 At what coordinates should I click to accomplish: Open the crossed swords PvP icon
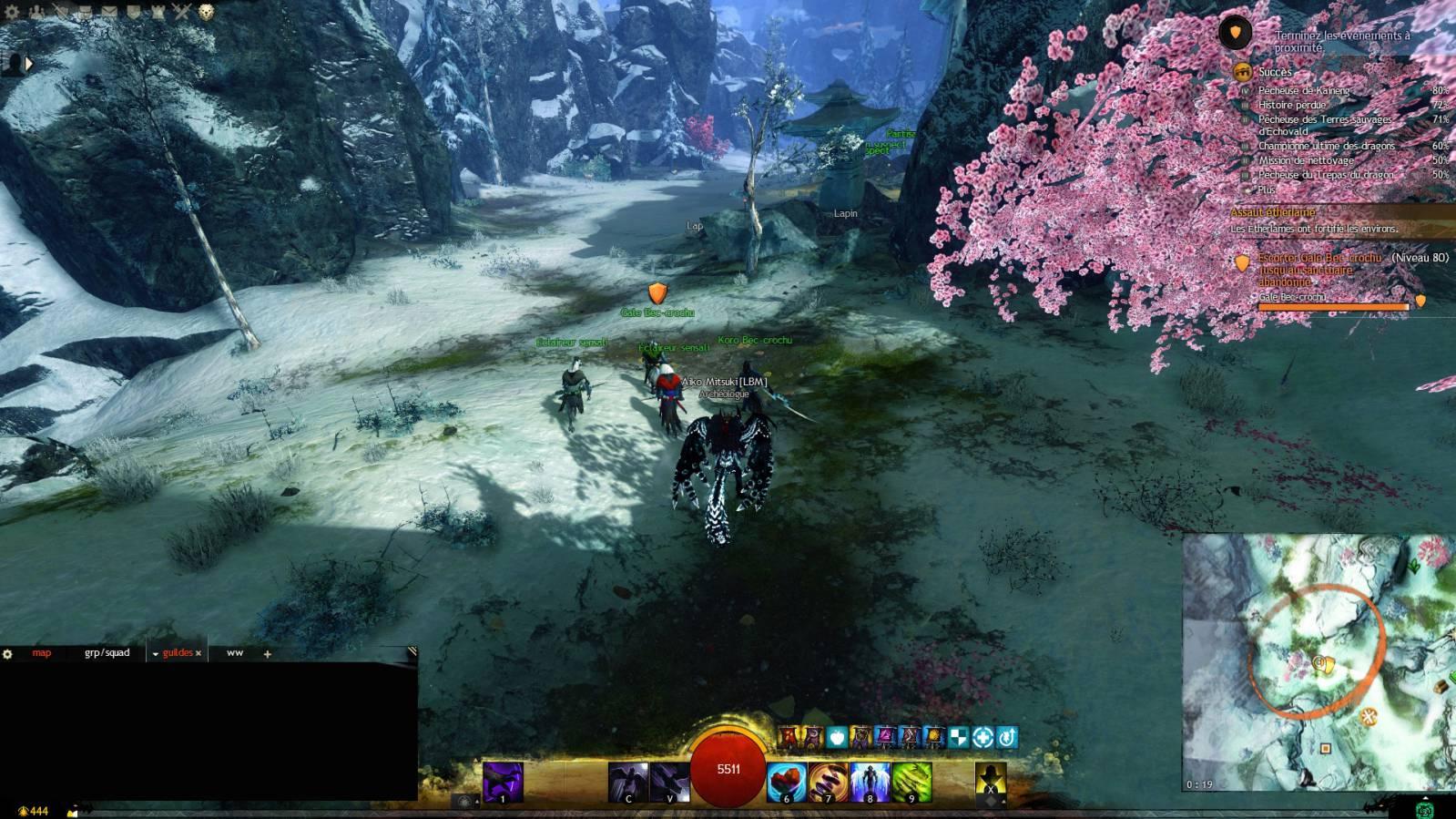[182, 12]
